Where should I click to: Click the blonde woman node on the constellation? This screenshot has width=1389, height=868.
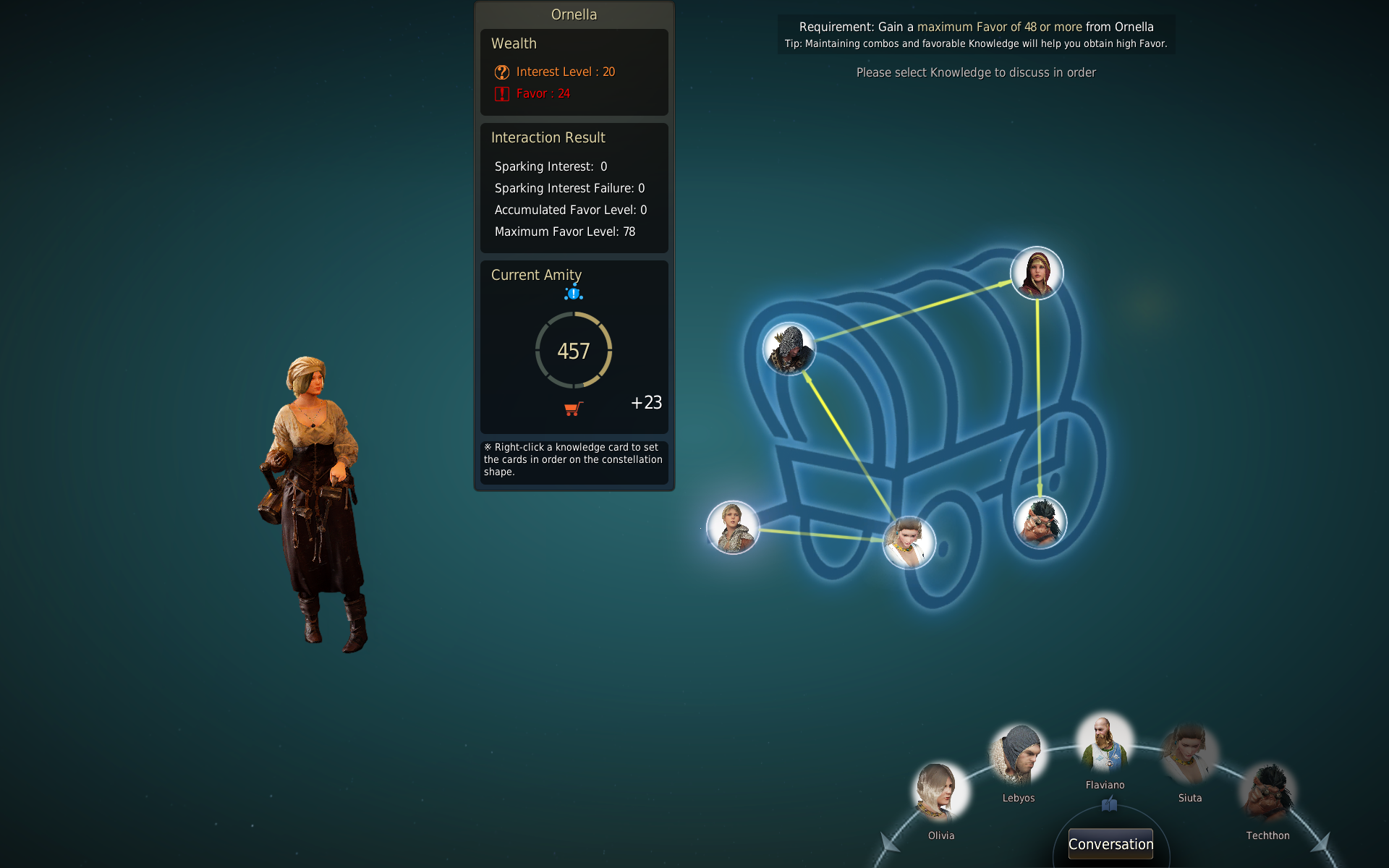click(x=733, y=527)
